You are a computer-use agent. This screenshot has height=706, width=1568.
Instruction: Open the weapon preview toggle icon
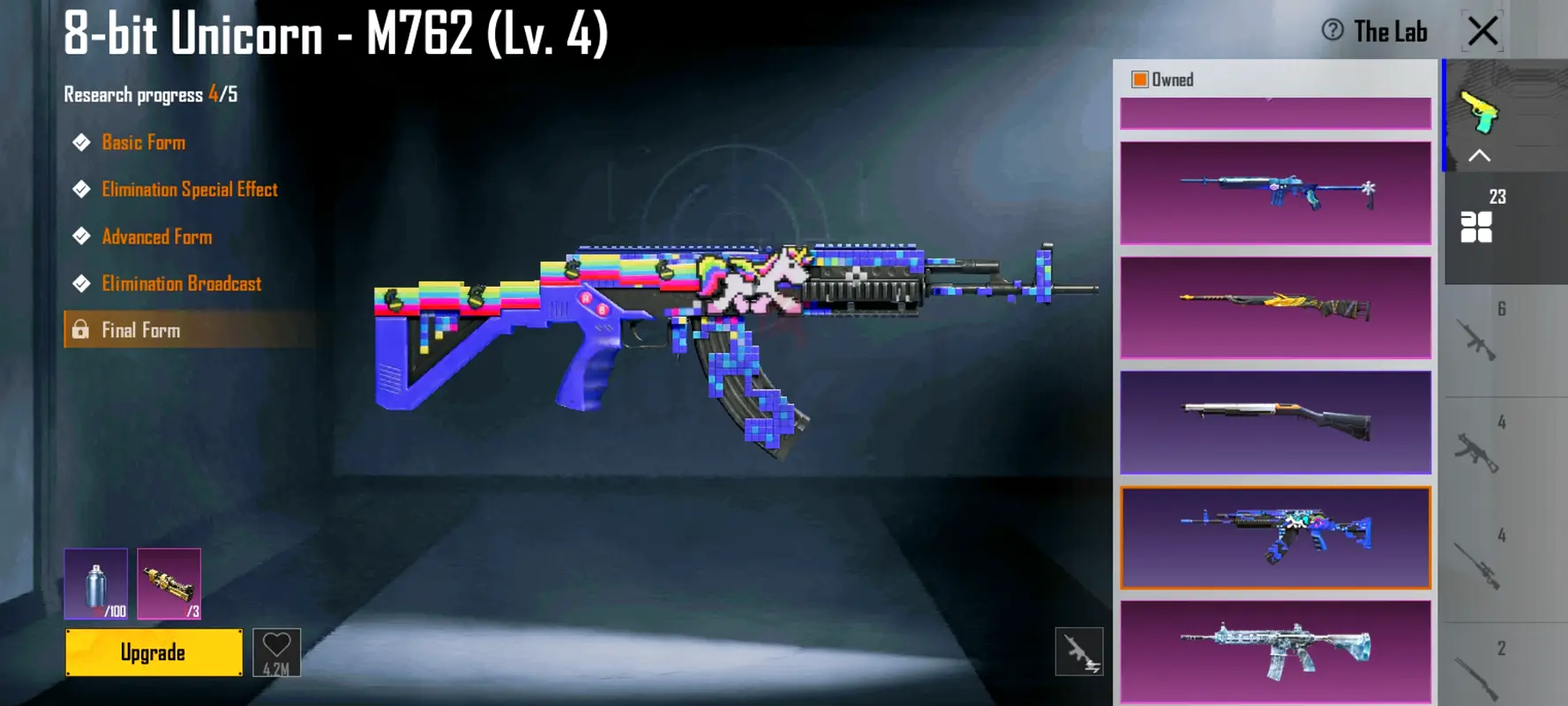(1078, 652)
